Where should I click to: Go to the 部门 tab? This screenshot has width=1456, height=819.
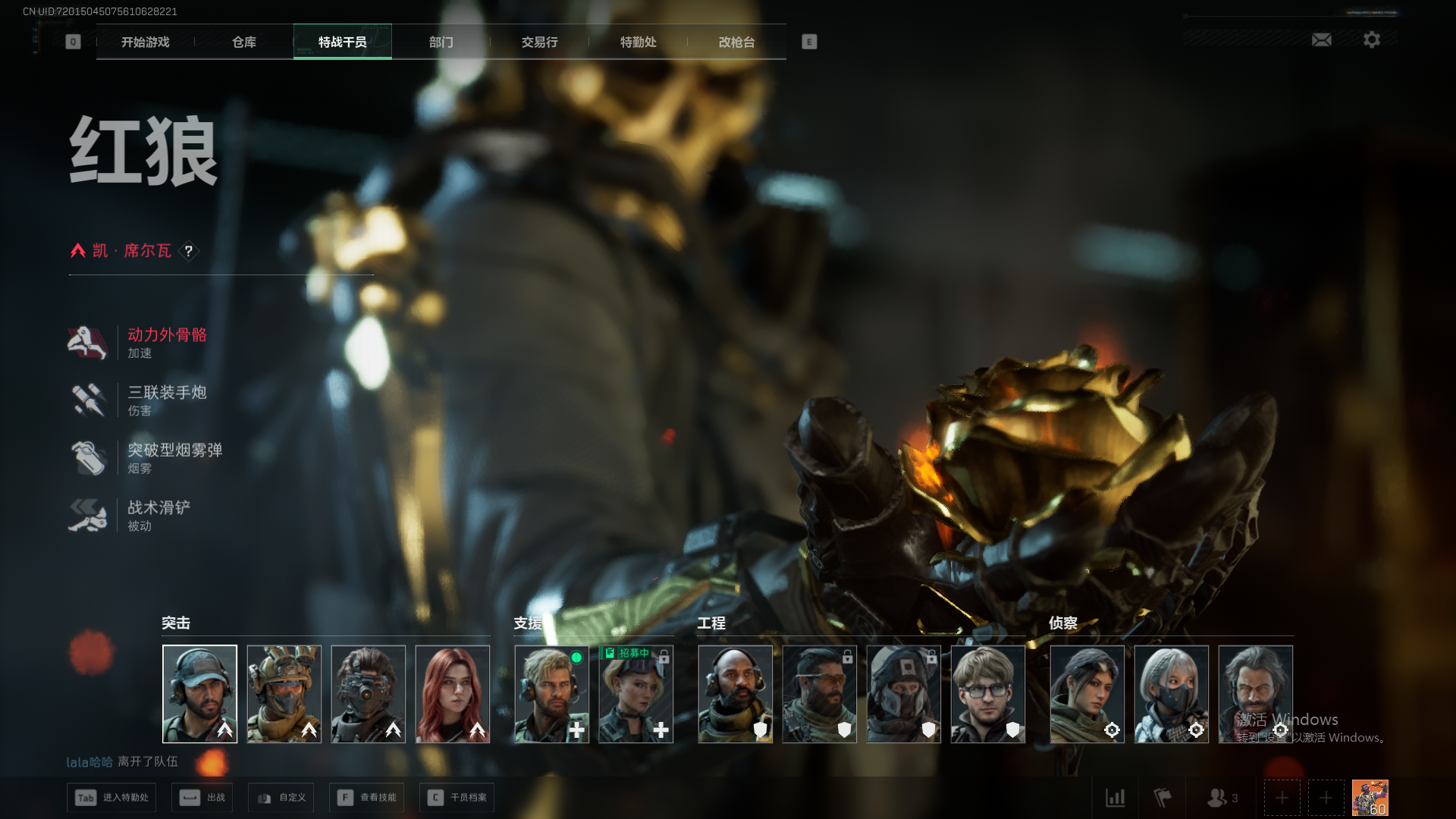tap(441, 42)
